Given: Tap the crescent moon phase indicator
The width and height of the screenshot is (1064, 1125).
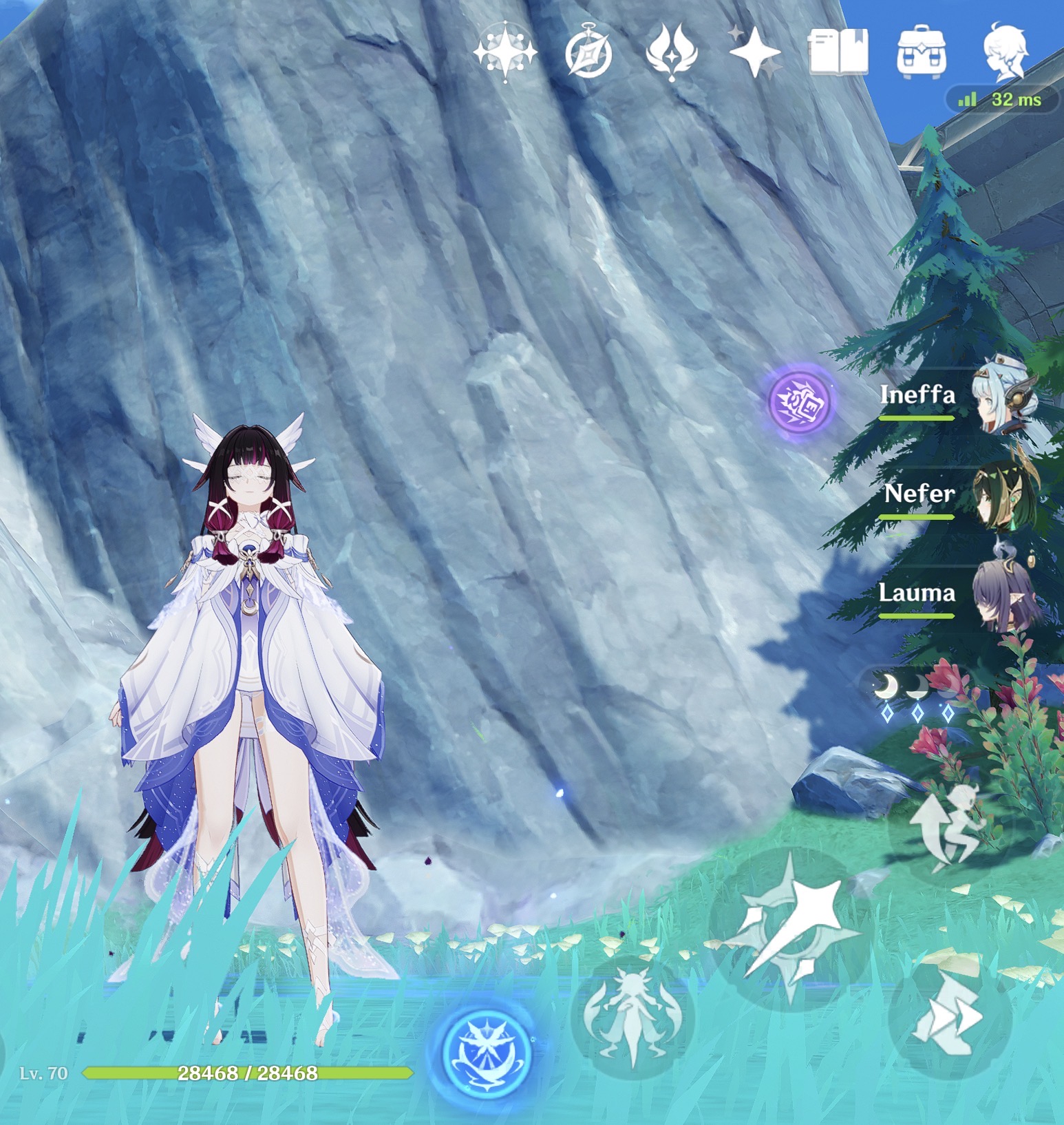Looking at the screenshot, I should point(916,694).
